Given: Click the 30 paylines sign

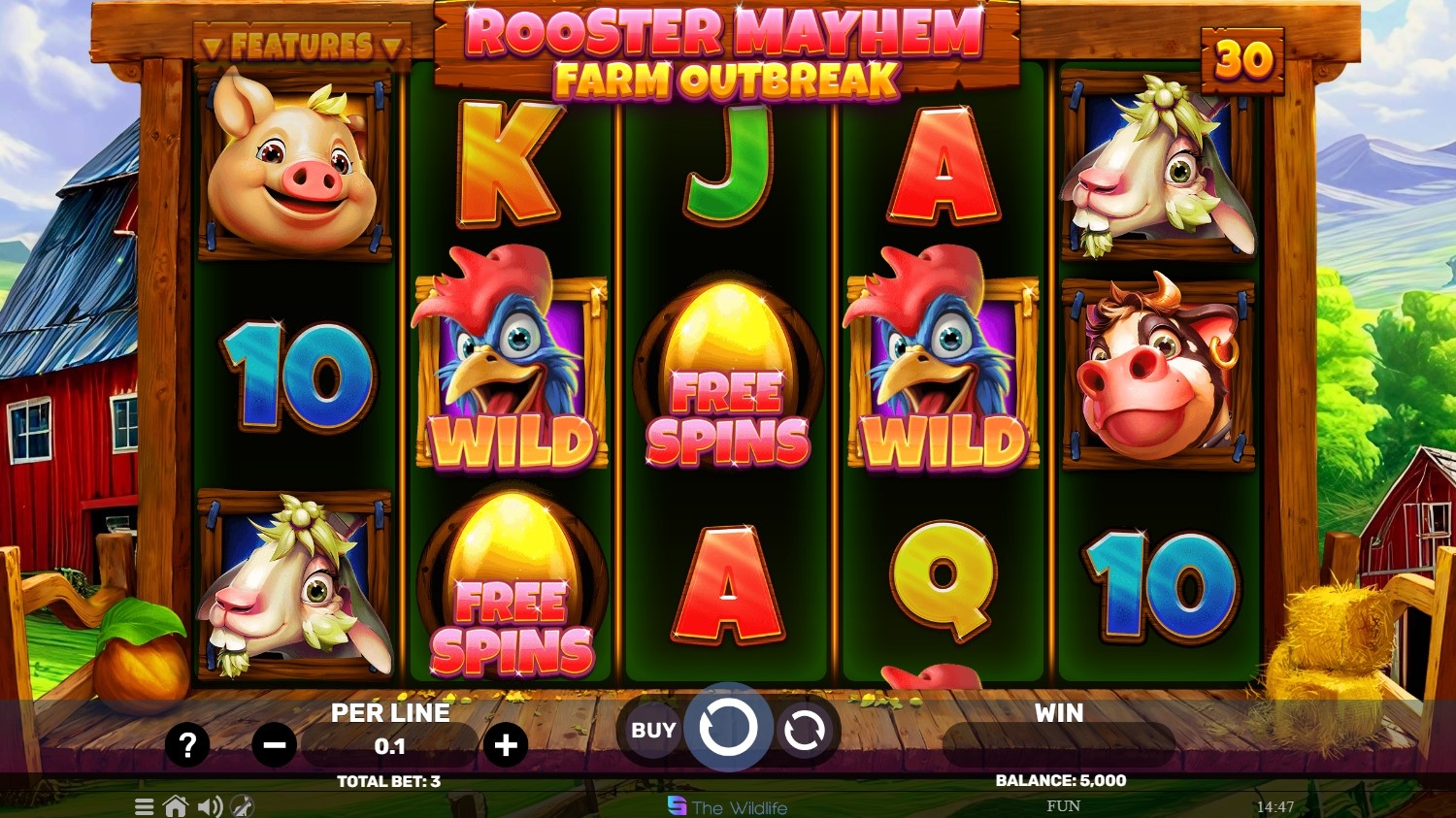Looking at the screenshot, I should pyautogui.click(x=1242, y=60).
